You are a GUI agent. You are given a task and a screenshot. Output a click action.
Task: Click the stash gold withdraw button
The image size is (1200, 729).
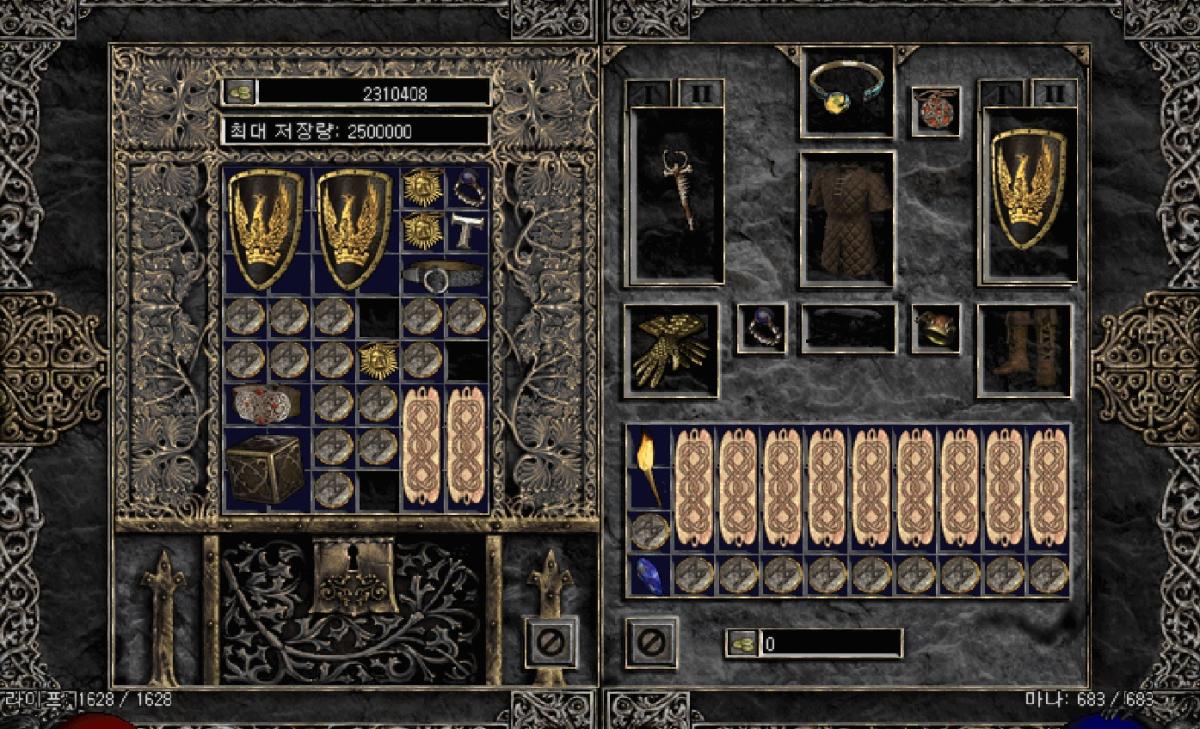[x=239, y=91]
